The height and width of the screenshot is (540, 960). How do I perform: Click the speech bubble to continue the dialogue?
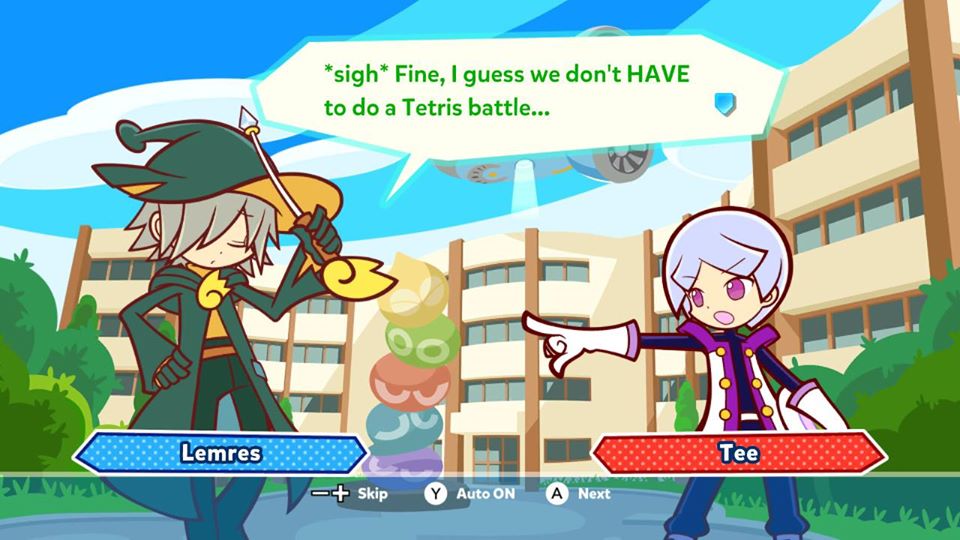(x=510, y=90)
